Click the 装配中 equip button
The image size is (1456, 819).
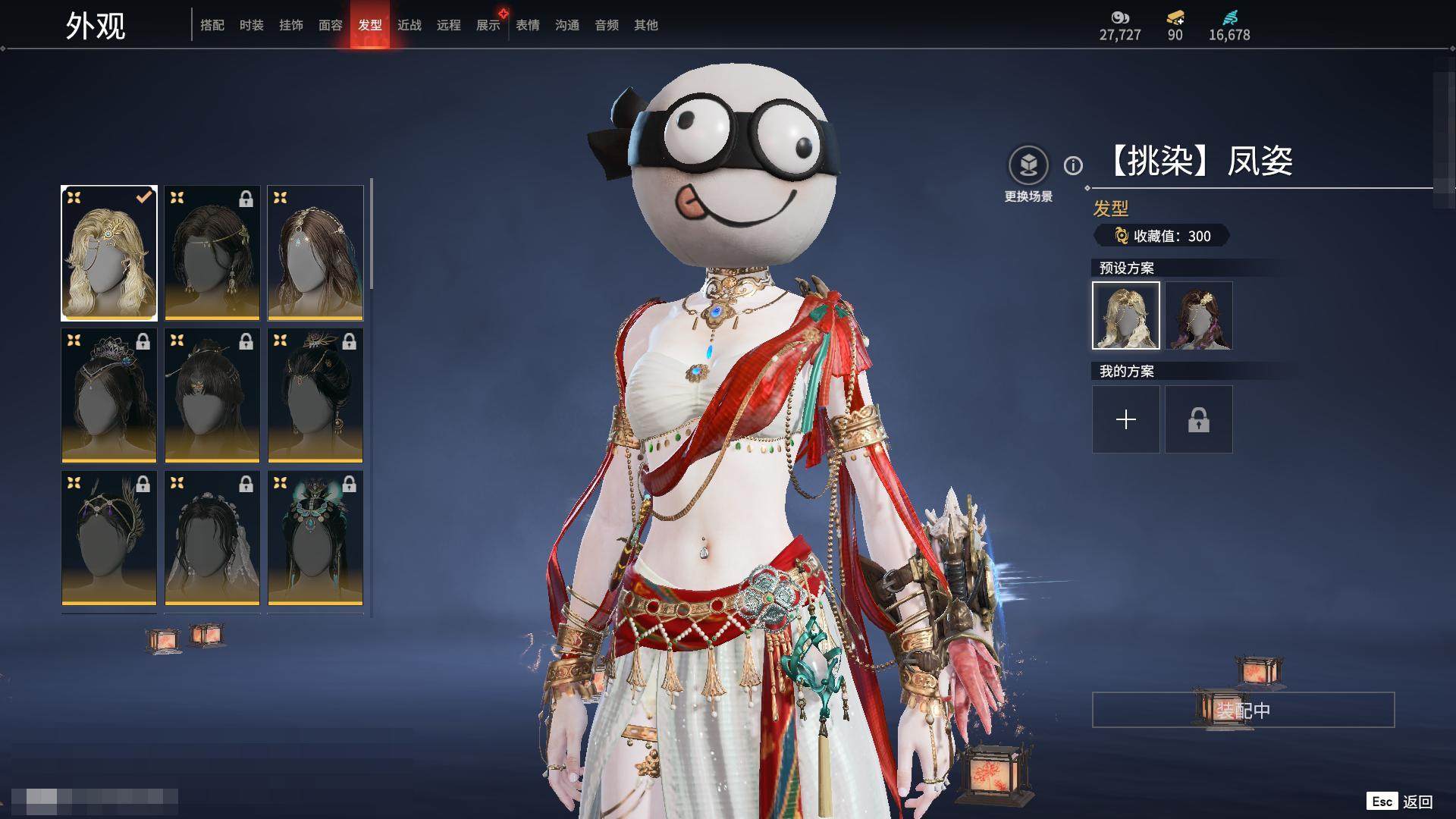pyautogui.click(x=1243, y=710)
